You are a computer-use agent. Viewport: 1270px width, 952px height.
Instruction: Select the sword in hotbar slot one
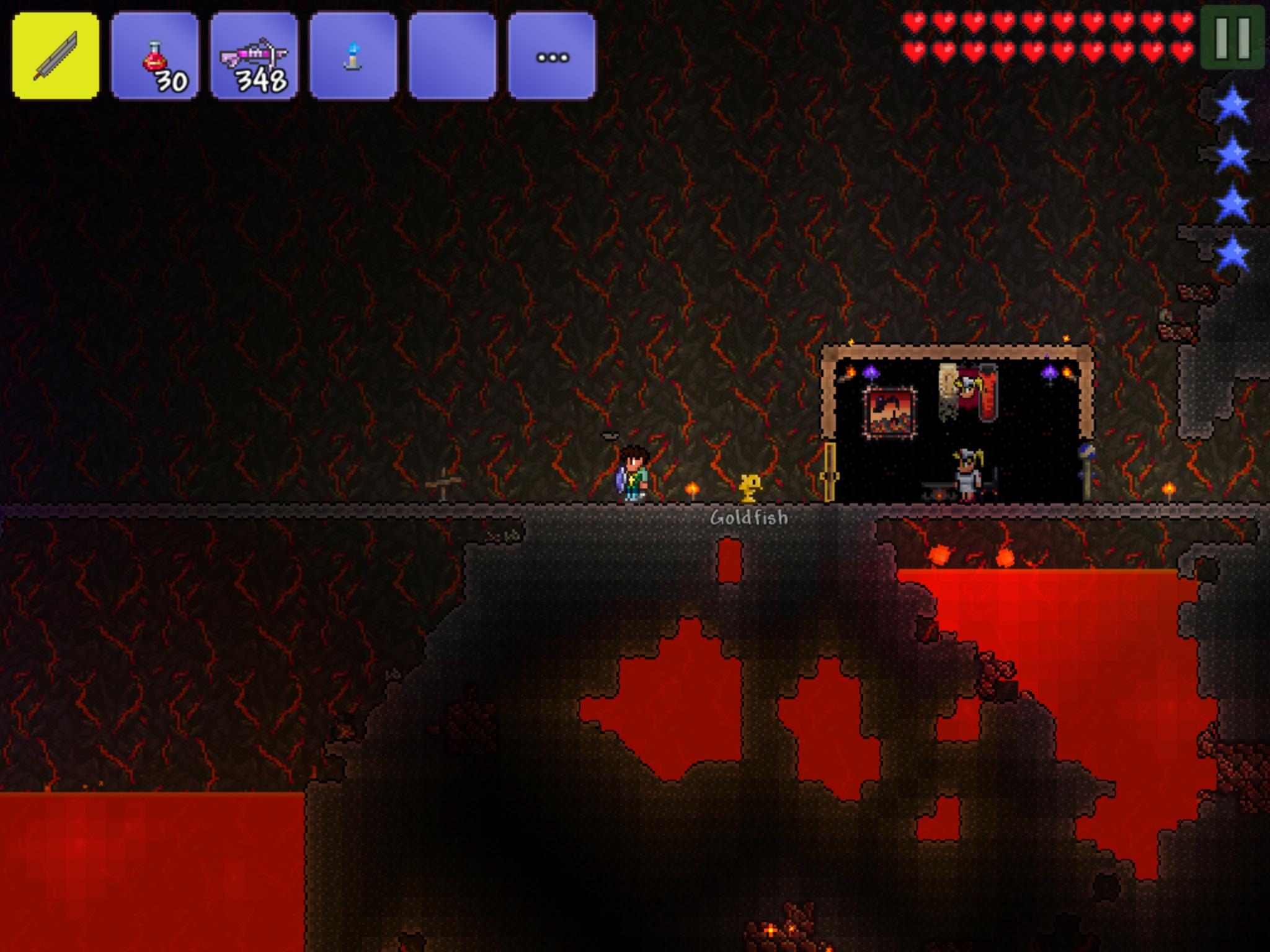pyautogui.click(x=55, y=55)
